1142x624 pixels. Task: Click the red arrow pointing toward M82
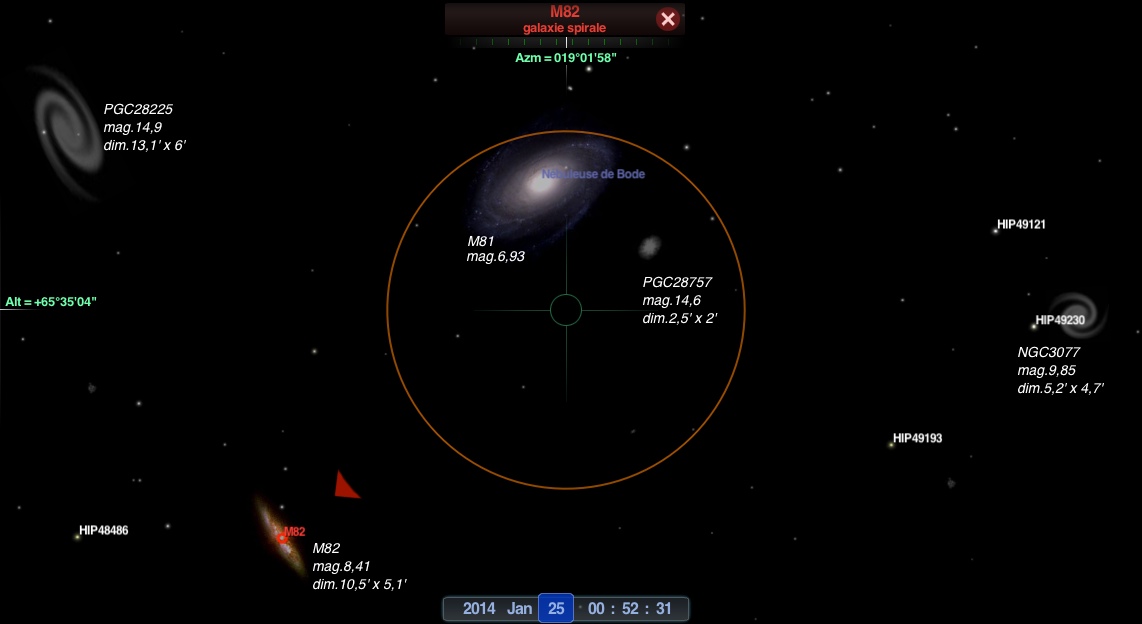point(345,486)
